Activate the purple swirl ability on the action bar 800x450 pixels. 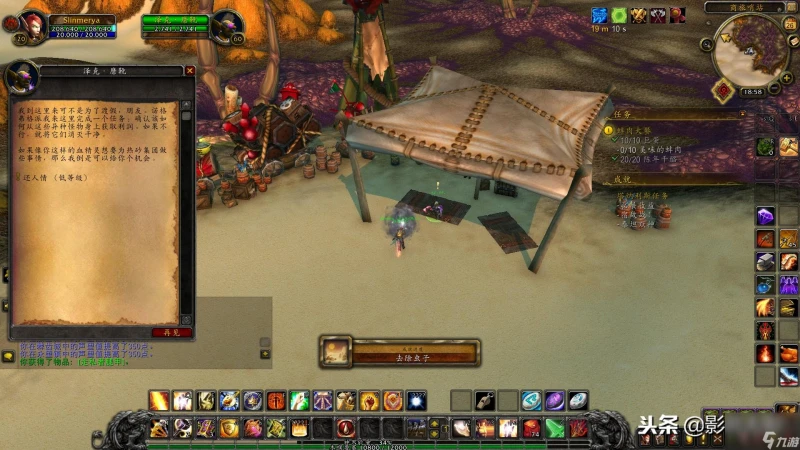pyautogui.click(x=554, y=401)
